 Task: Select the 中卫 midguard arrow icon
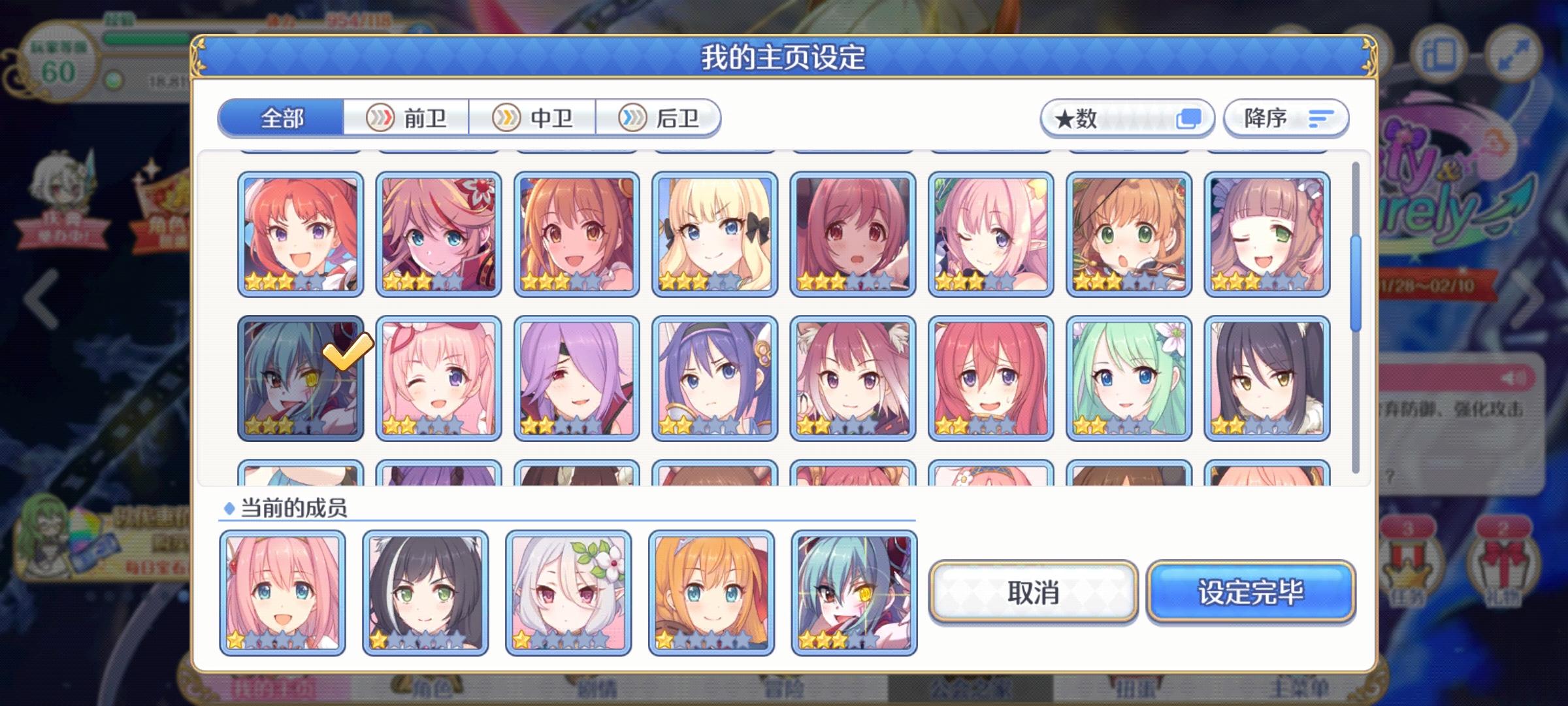[x=506, y=118]
